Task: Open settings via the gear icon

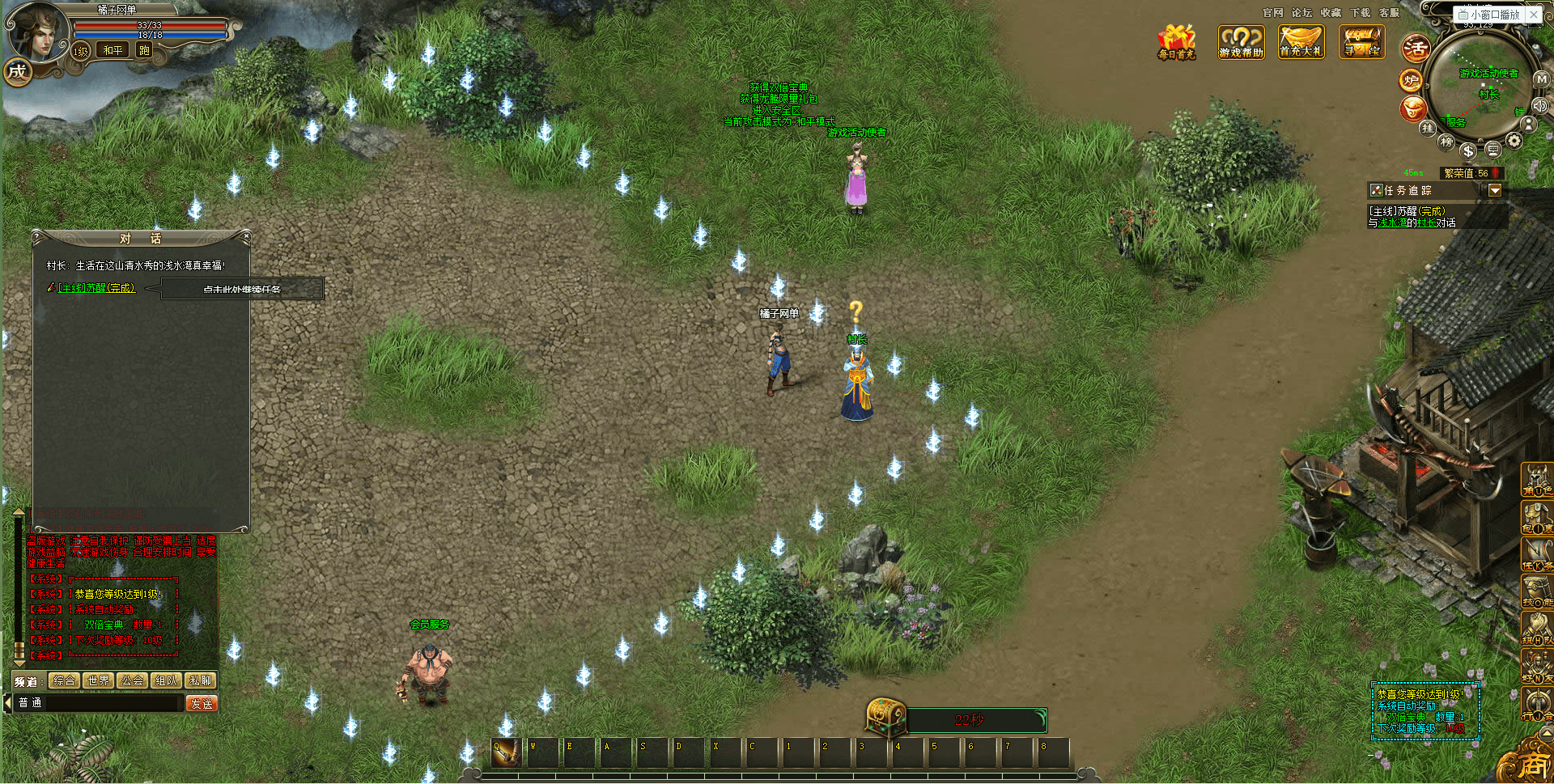Action: (1514, 141)
